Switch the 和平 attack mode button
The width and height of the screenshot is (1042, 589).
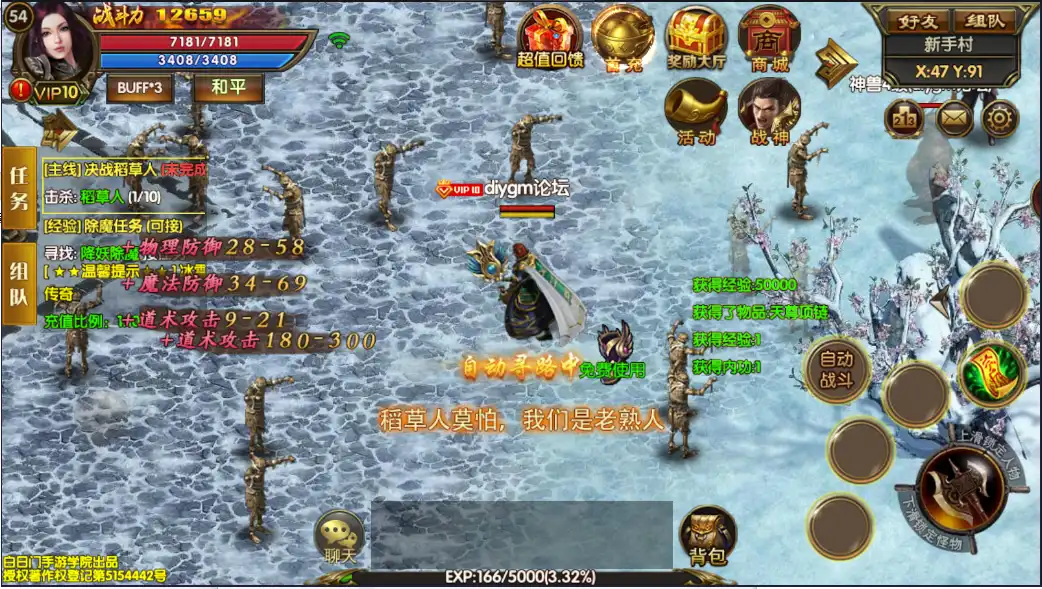pos(228,87)
